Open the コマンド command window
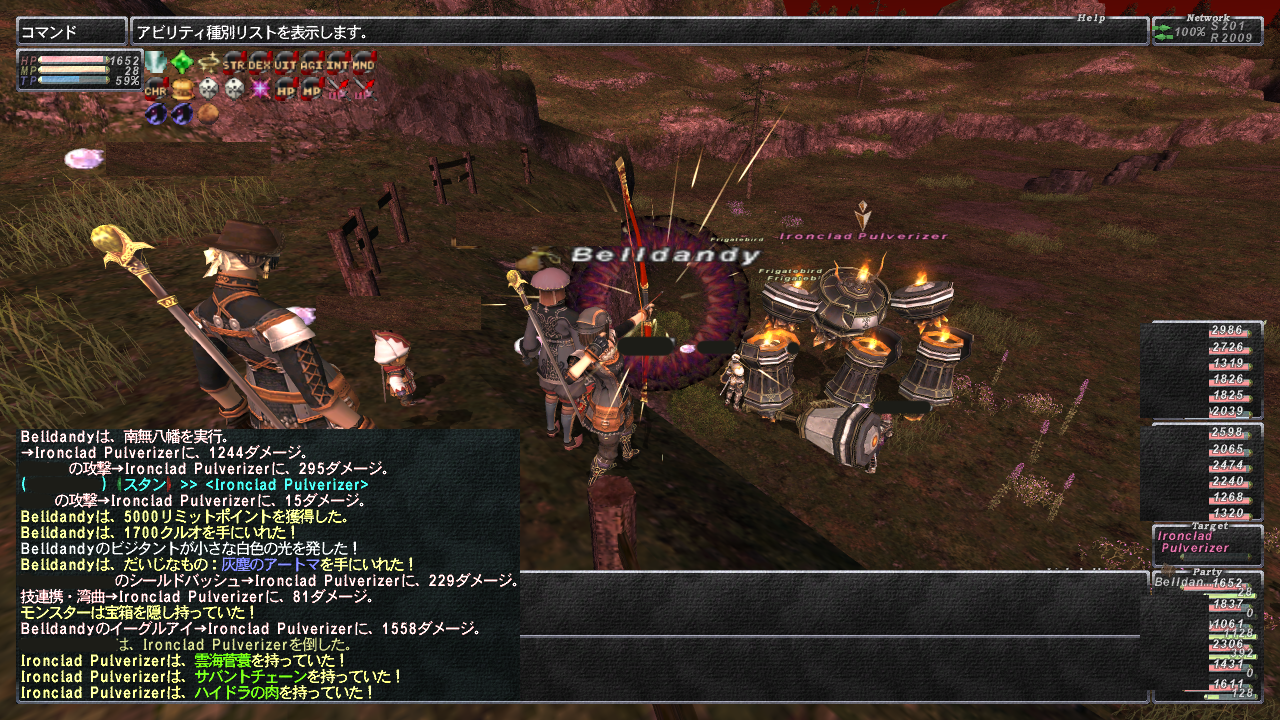Image resolution: width=1280 pixels, height=720 pixels. [x=71, y=32]
